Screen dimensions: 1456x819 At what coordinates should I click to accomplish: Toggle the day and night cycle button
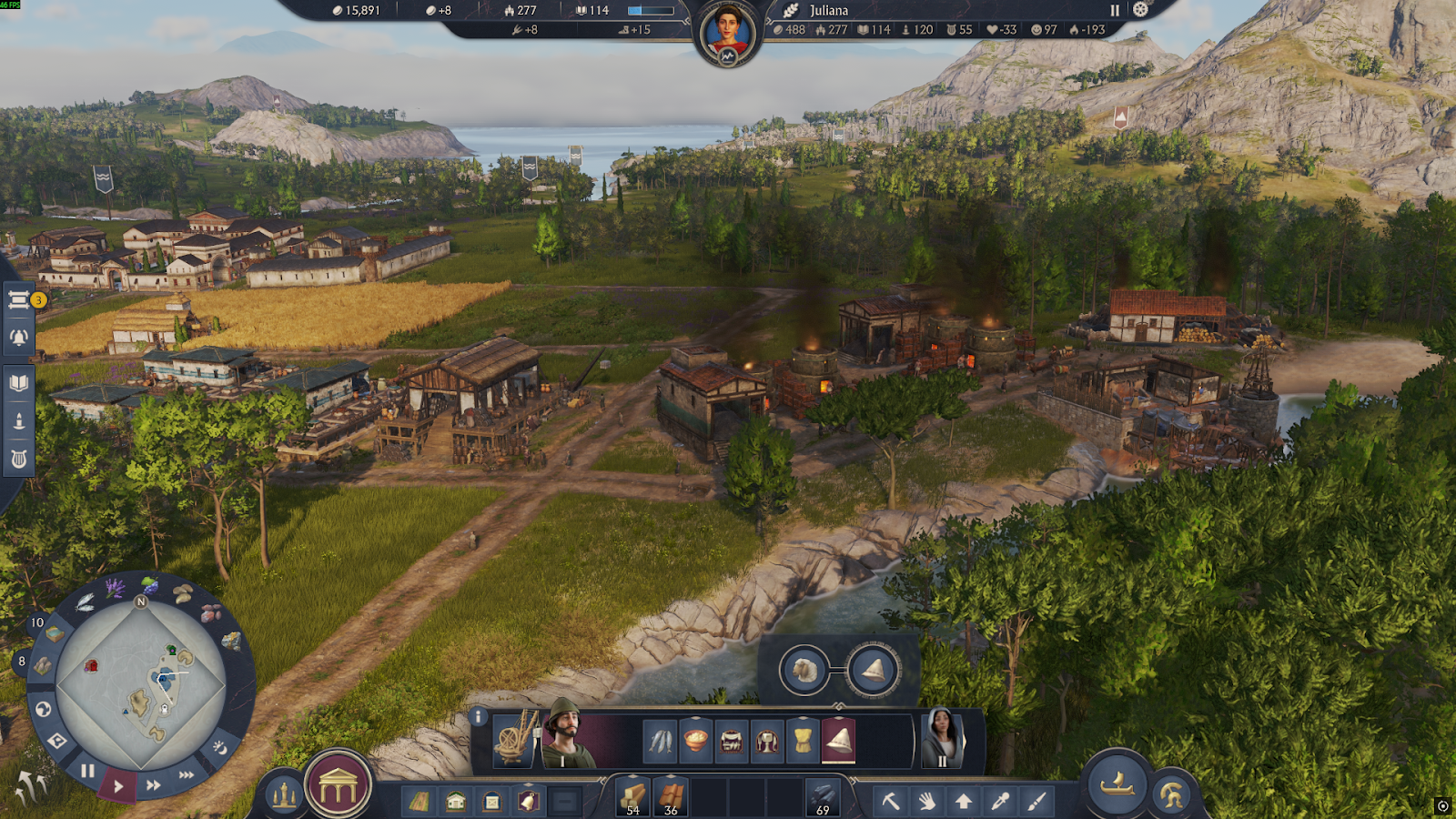coord(219,747)
